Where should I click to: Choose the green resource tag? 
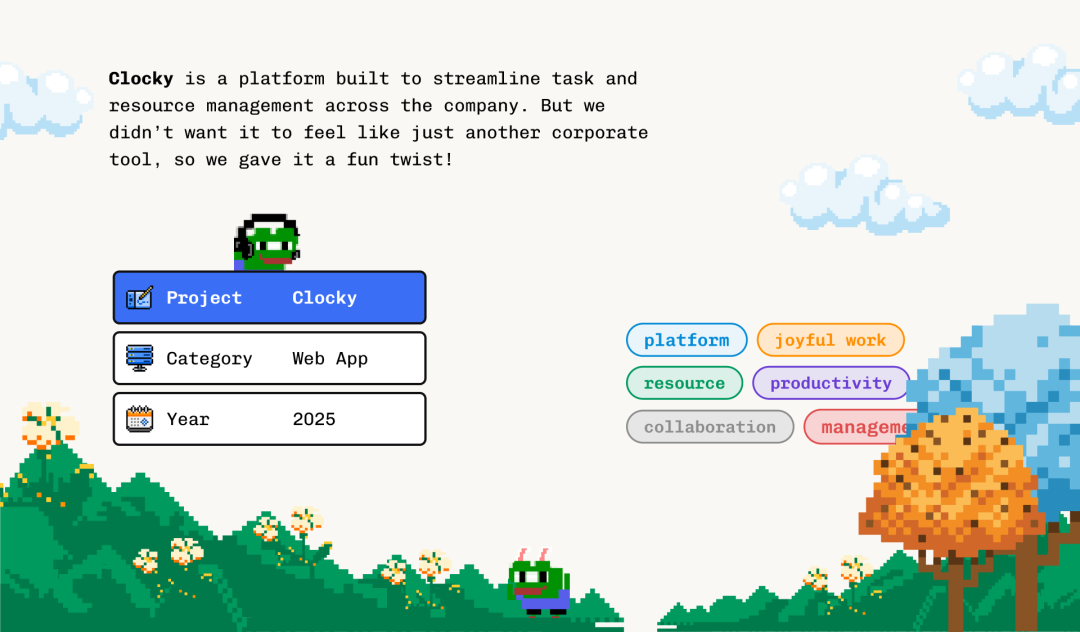pos(684,383)
